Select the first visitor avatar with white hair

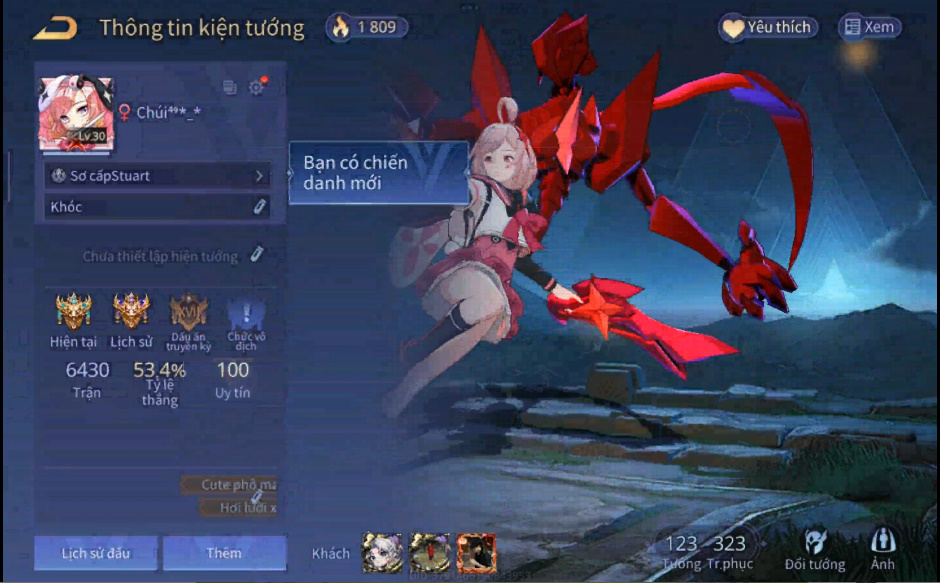[x=382, y=552]
